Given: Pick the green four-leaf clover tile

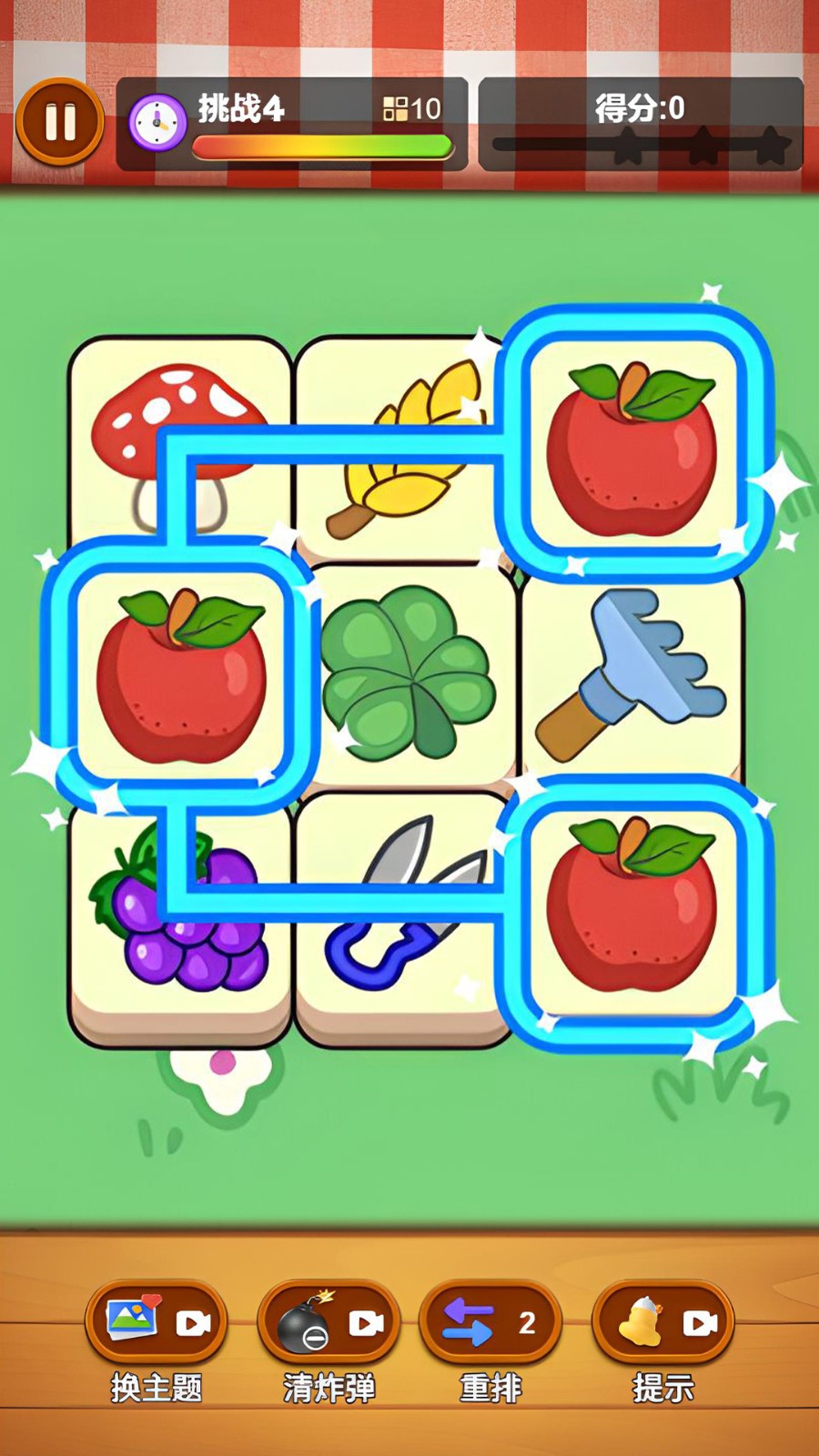Looking at the screenshot, I should (x=409, y=673).
